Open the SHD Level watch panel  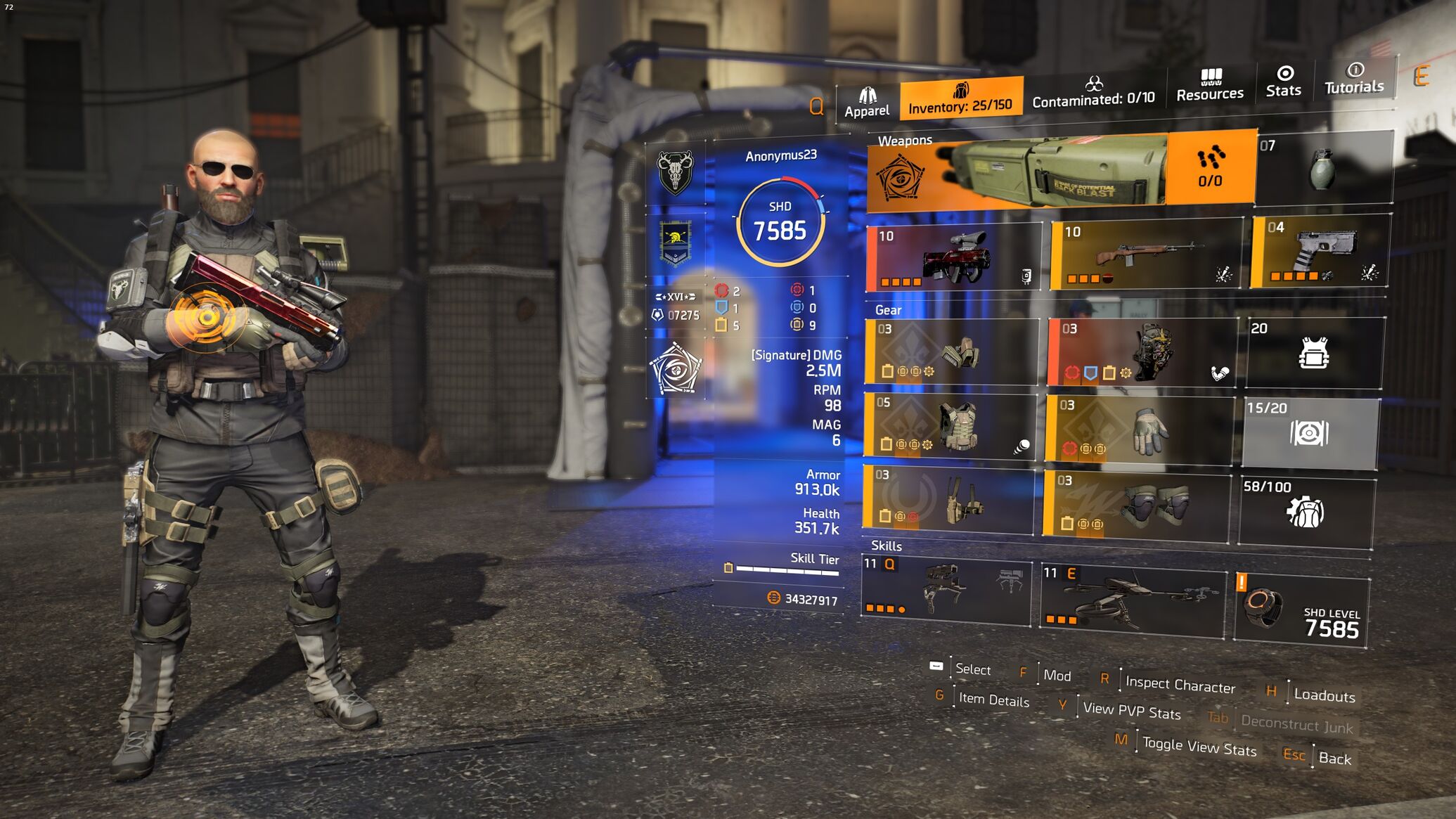tap(1301, 608)
